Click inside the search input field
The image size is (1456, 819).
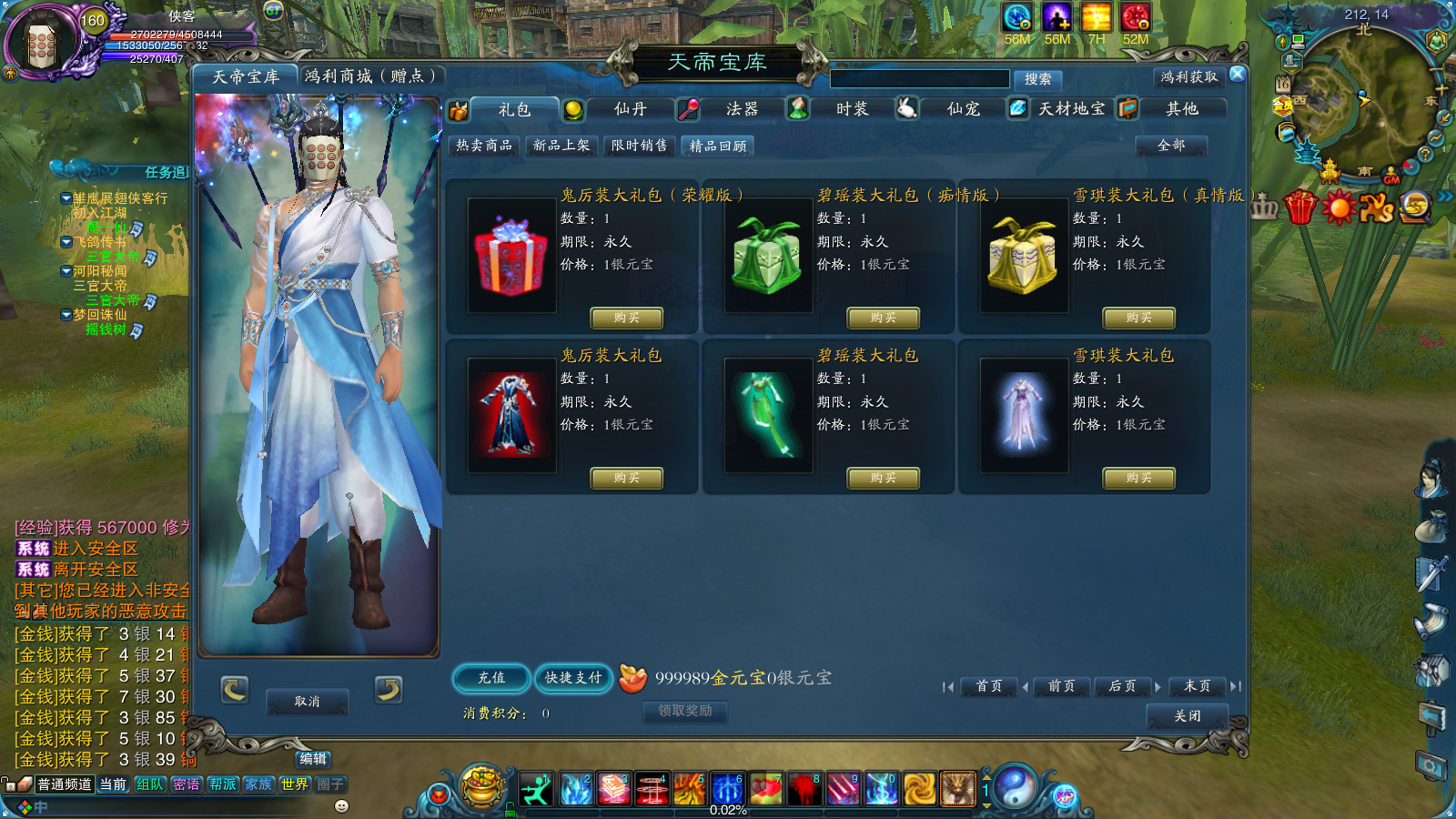[x=919, y=79]
